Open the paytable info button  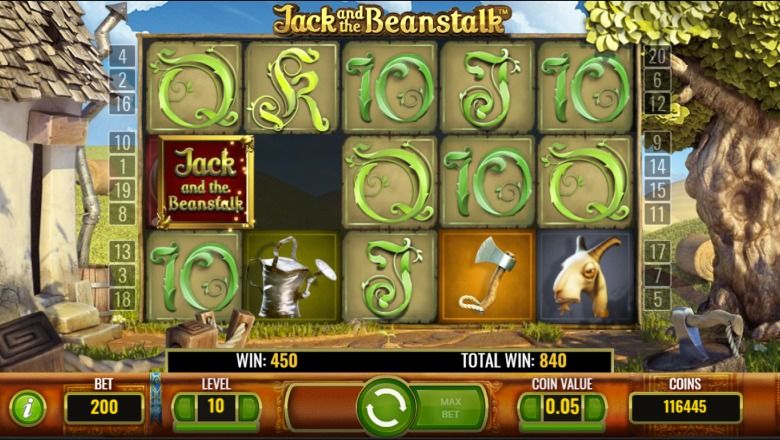click(27, 407)
